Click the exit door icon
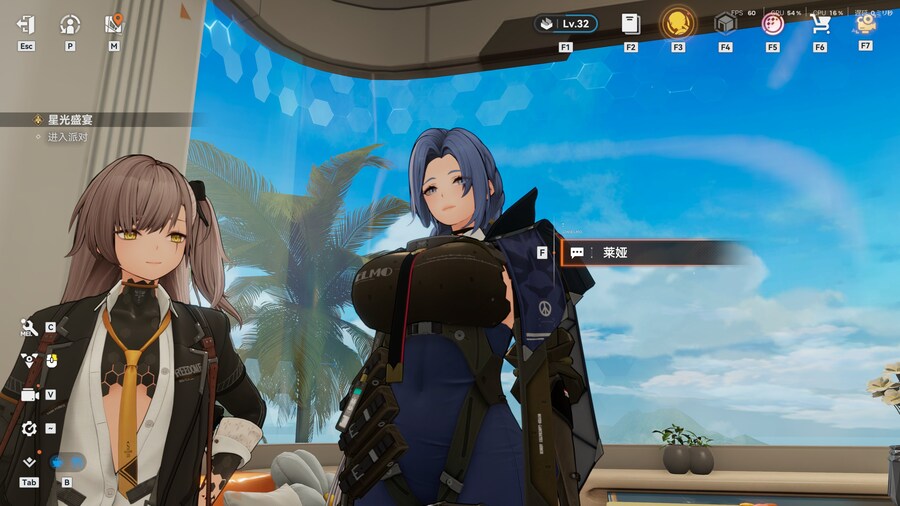This screenshot has height=506, width=900. pos(26,24)
